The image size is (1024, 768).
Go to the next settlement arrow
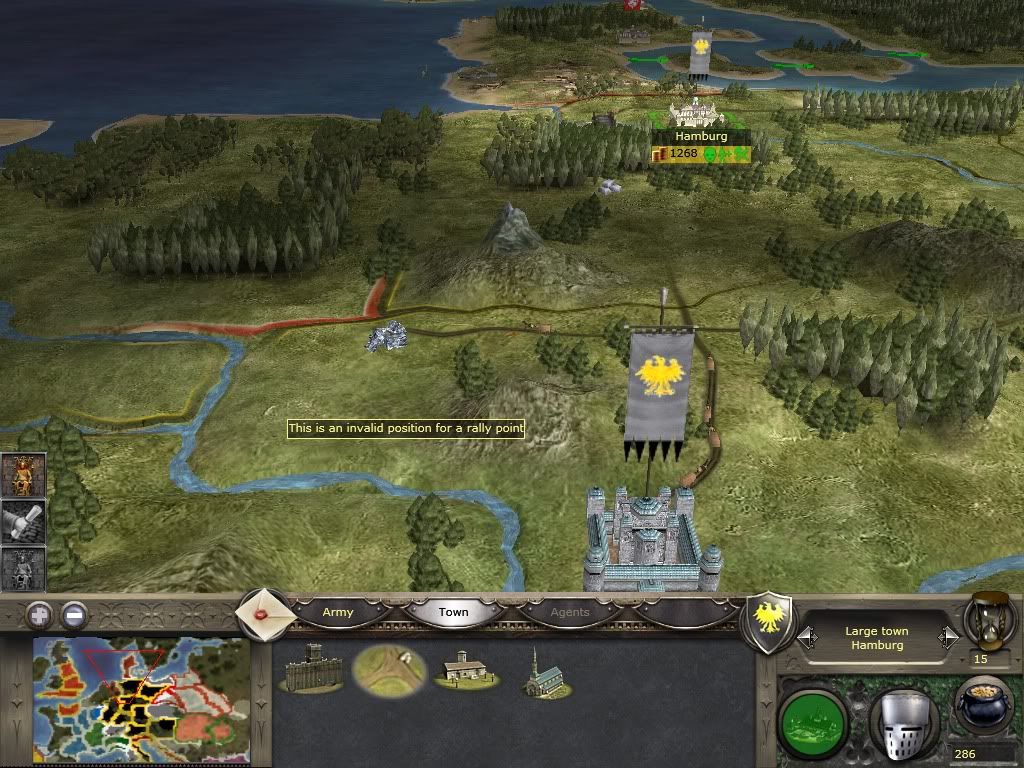[x=947, y=637]
